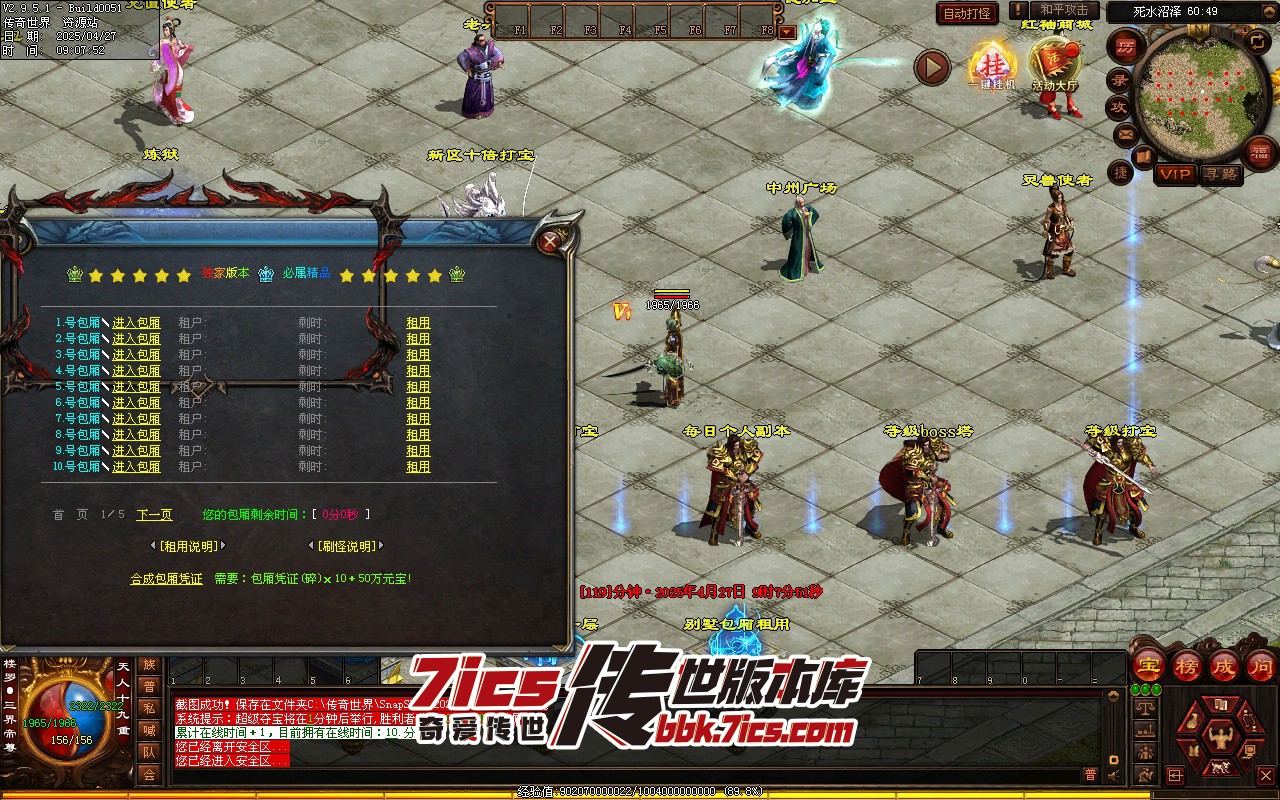The width and height of the screenshot is (1280, 800).
Task: Start pathfinding with 寻路 button
Action: pyautogui.click(x=1220, y=174)
